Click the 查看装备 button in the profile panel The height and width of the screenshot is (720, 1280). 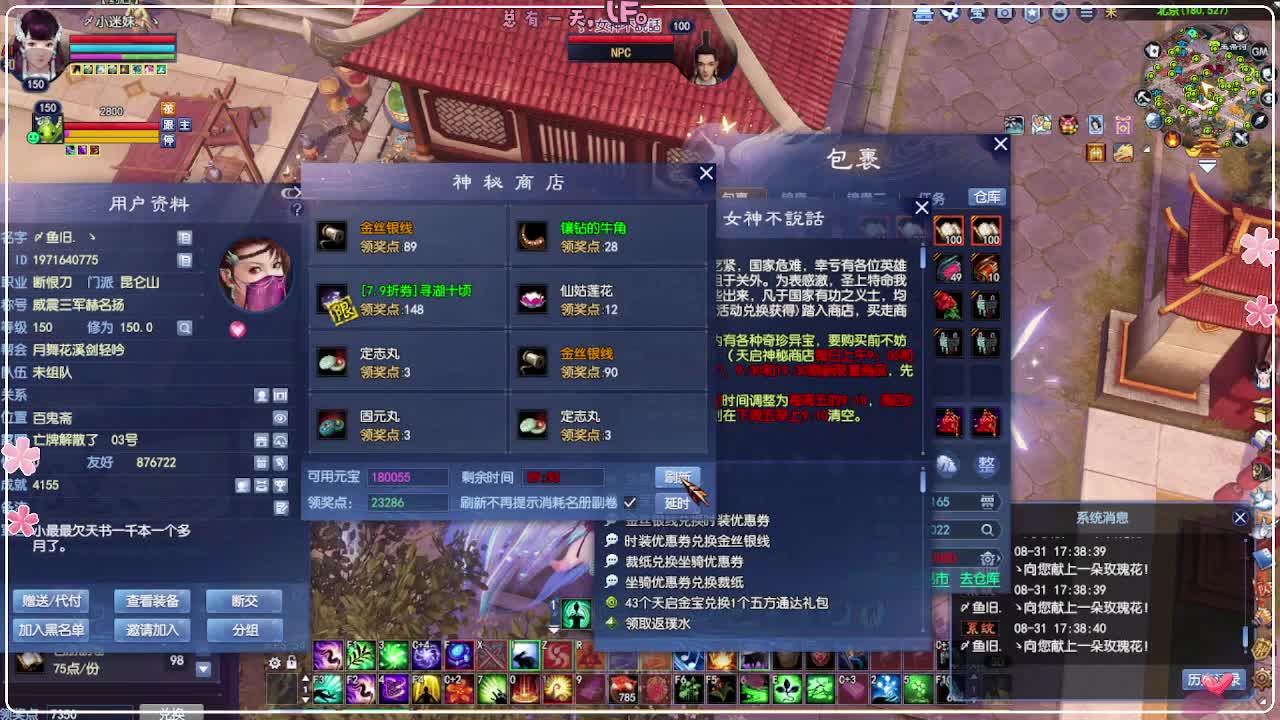coord(152,602)
